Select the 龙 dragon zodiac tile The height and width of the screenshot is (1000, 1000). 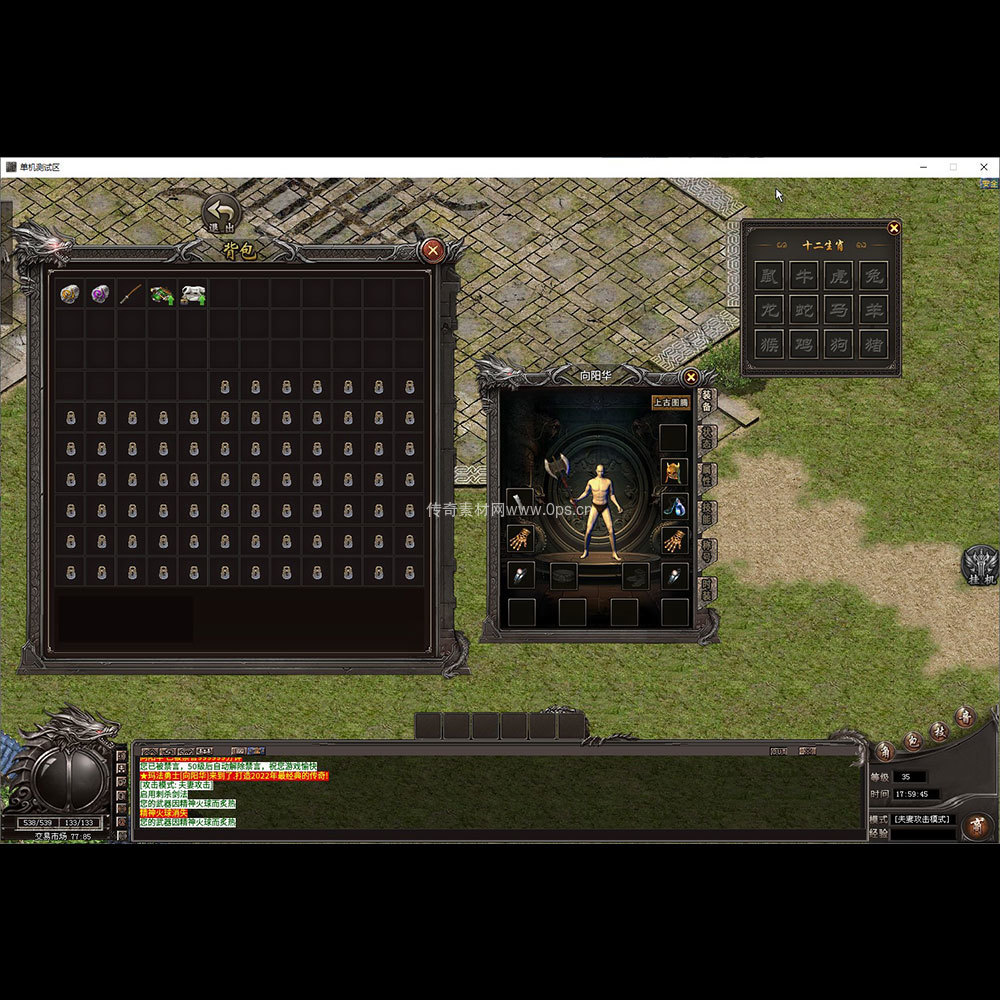pyautogui.click(x=769, y=310)
